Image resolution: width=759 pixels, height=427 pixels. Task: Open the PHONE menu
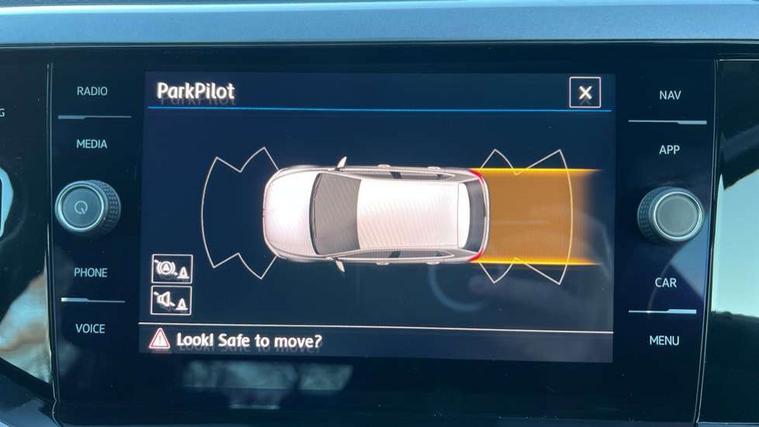(x=91, y=272)
